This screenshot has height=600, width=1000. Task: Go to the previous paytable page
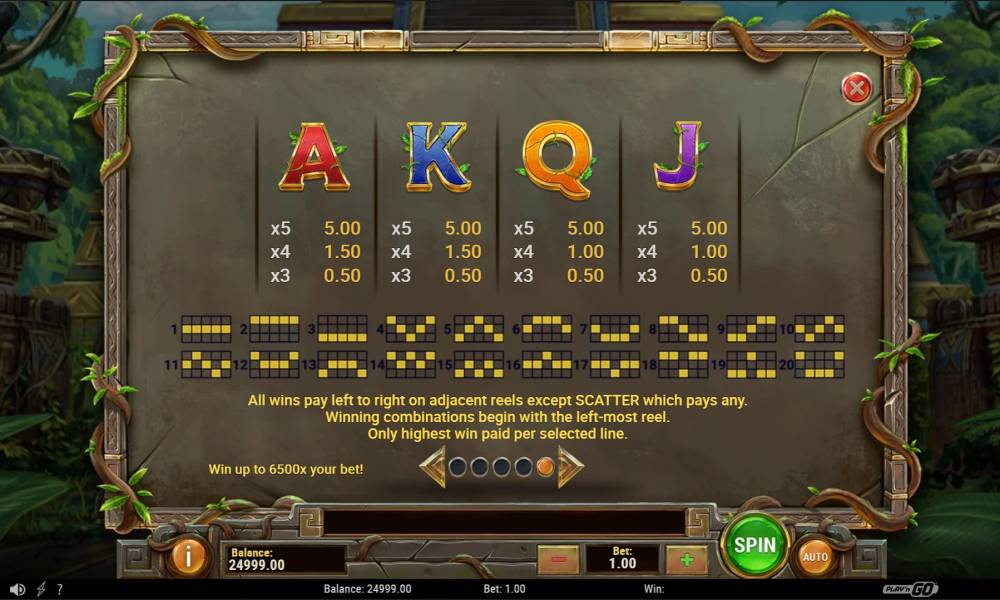click(433, 467)
